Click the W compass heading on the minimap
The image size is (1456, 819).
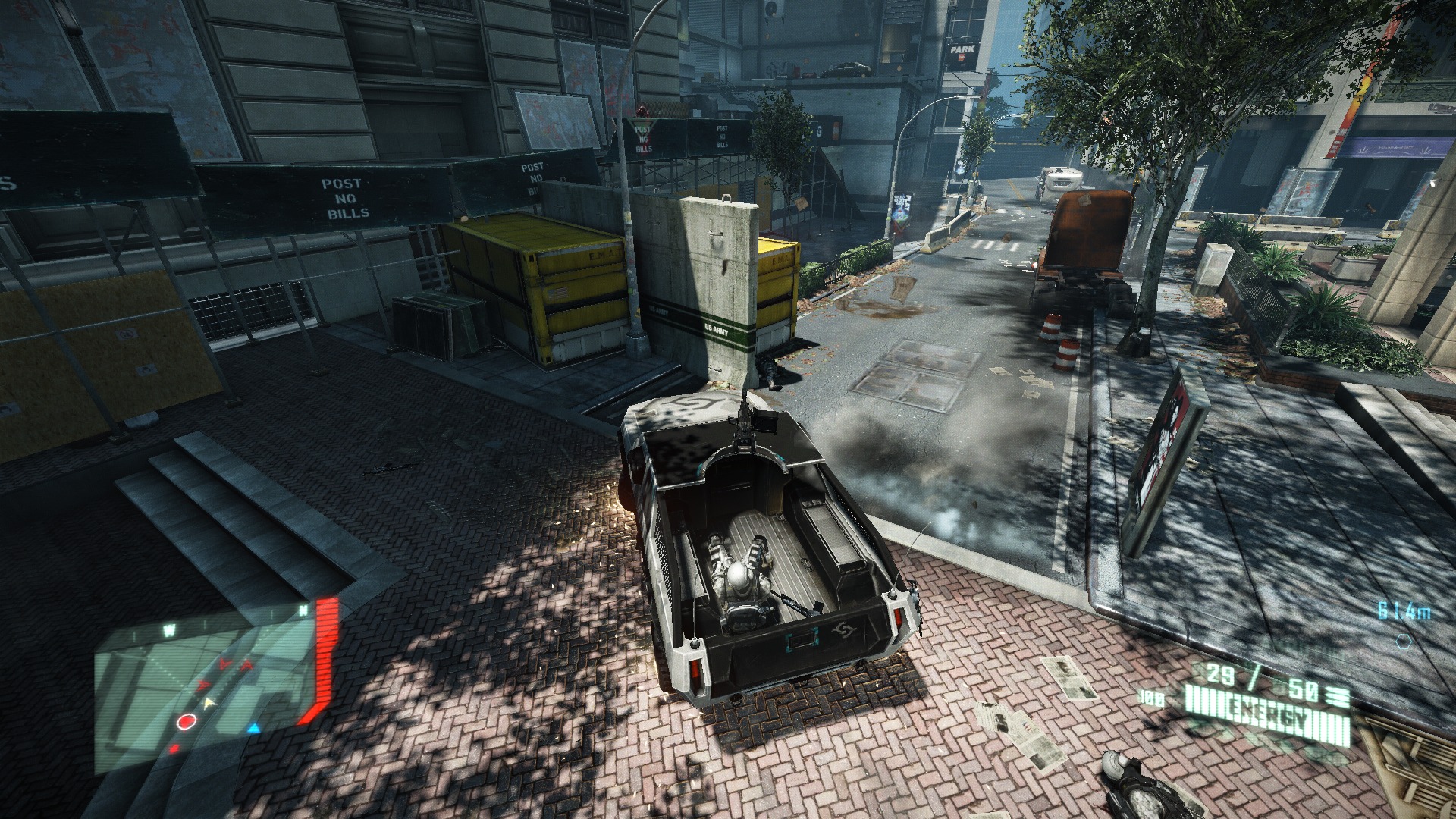coord(169,629)
